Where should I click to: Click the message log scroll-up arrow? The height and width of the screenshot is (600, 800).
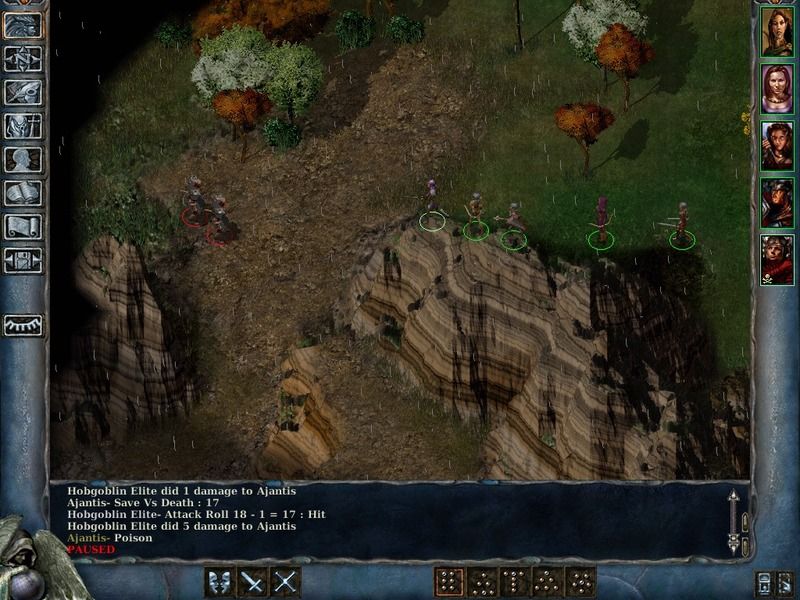click(x=733, y=497)
